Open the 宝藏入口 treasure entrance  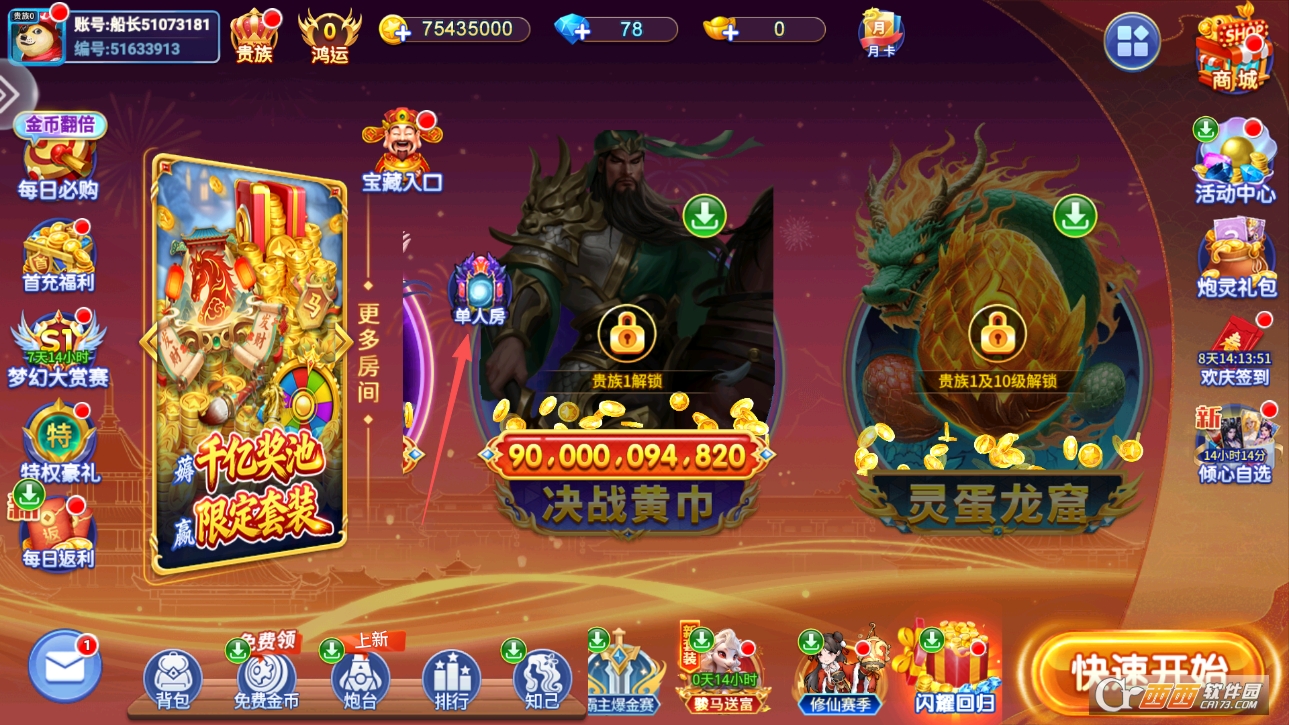(x=402, y=152)
